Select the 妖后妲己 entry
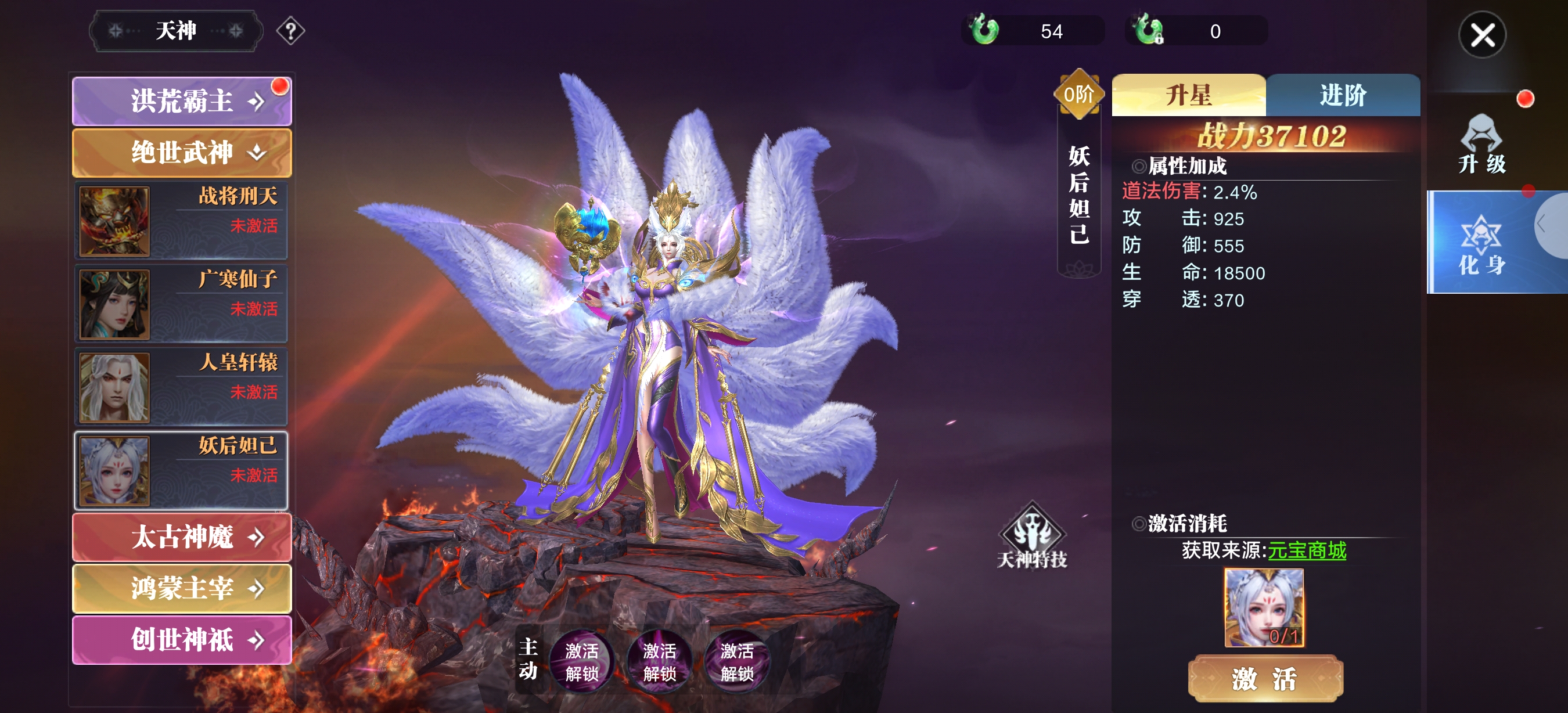The image size is (1568, 713). coord(181,470)
